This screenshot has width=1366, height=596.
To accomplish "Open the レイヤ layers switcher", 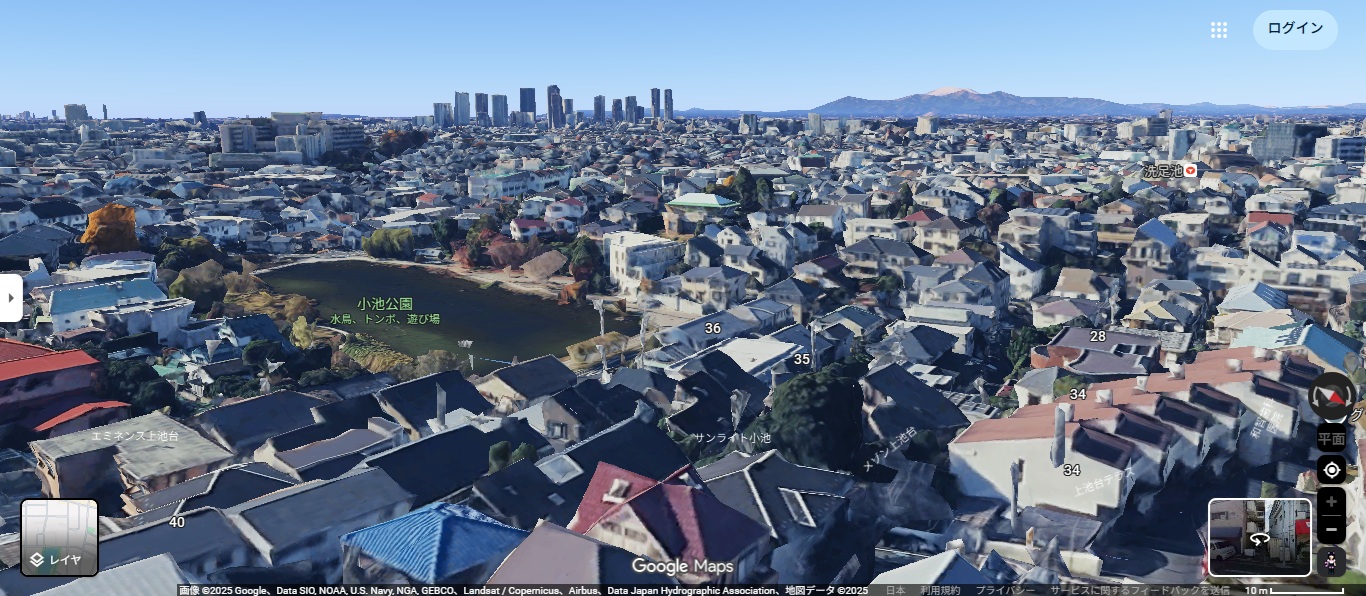I will pyautogui.click(x=60, y=538).
